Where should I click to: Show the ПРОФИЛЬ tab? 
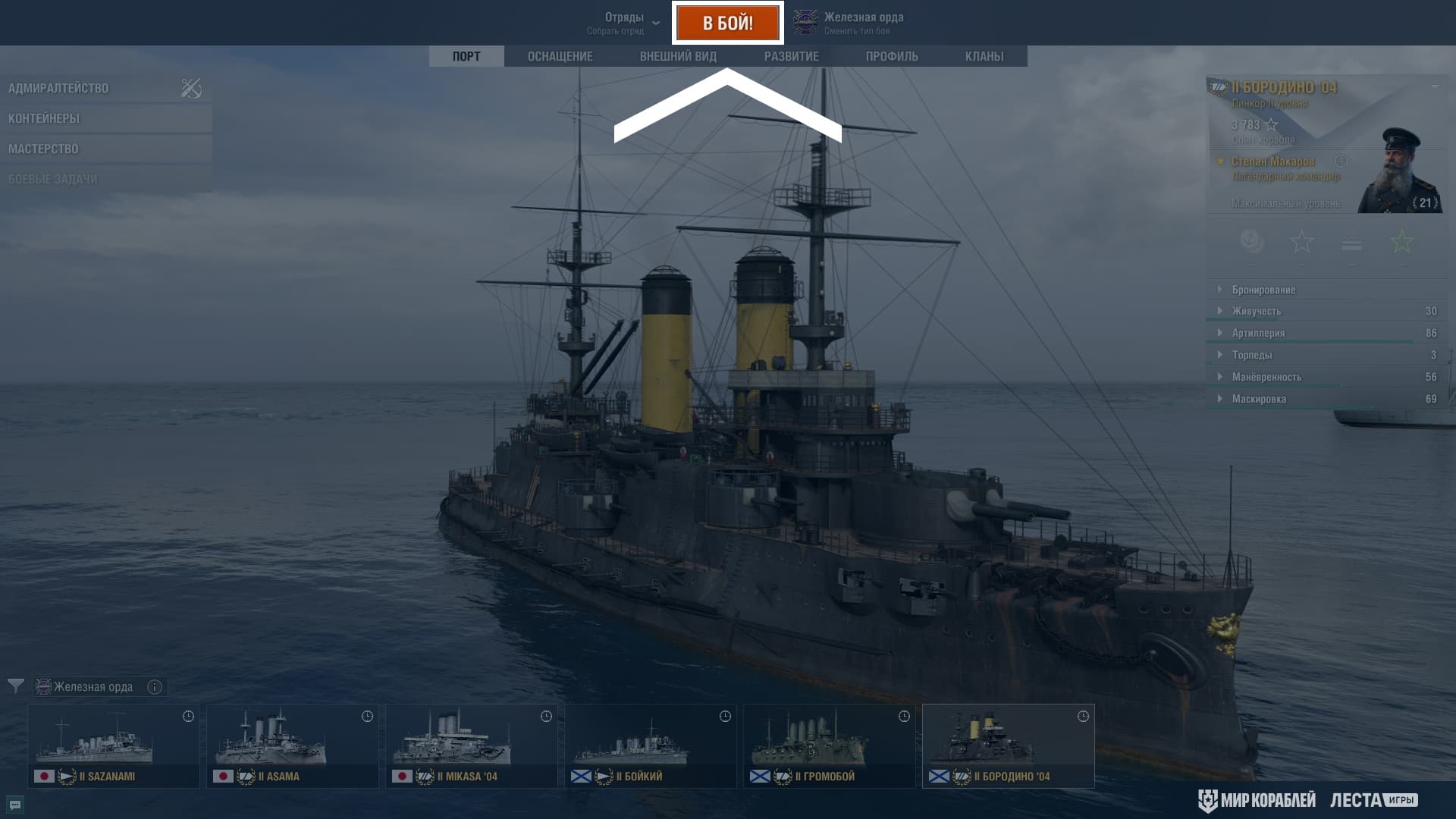pyautogui.click(x=892, y=56)
